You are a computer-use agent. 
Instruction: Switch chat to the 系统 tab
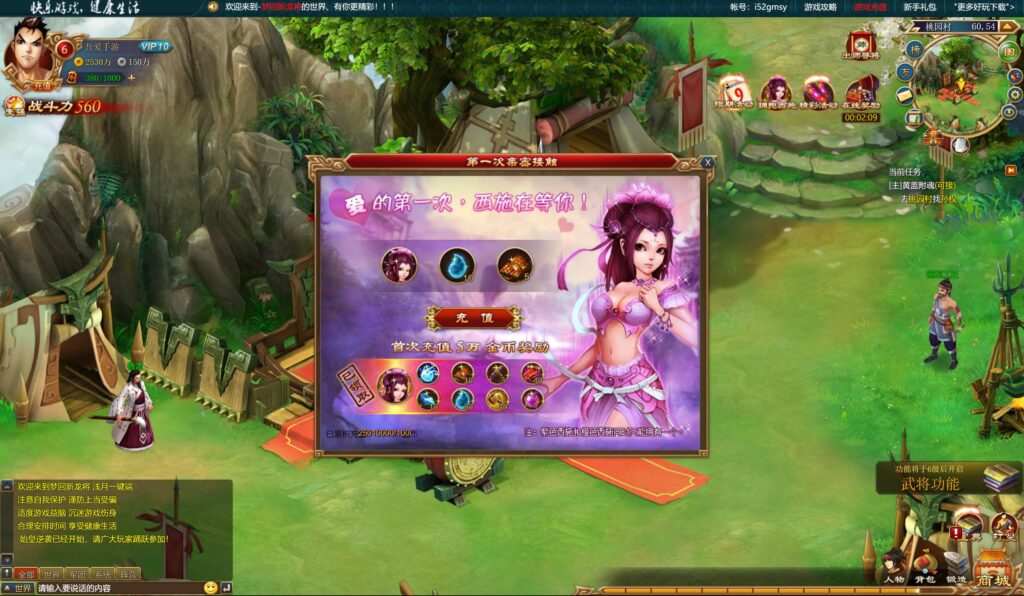pos(102,574)
